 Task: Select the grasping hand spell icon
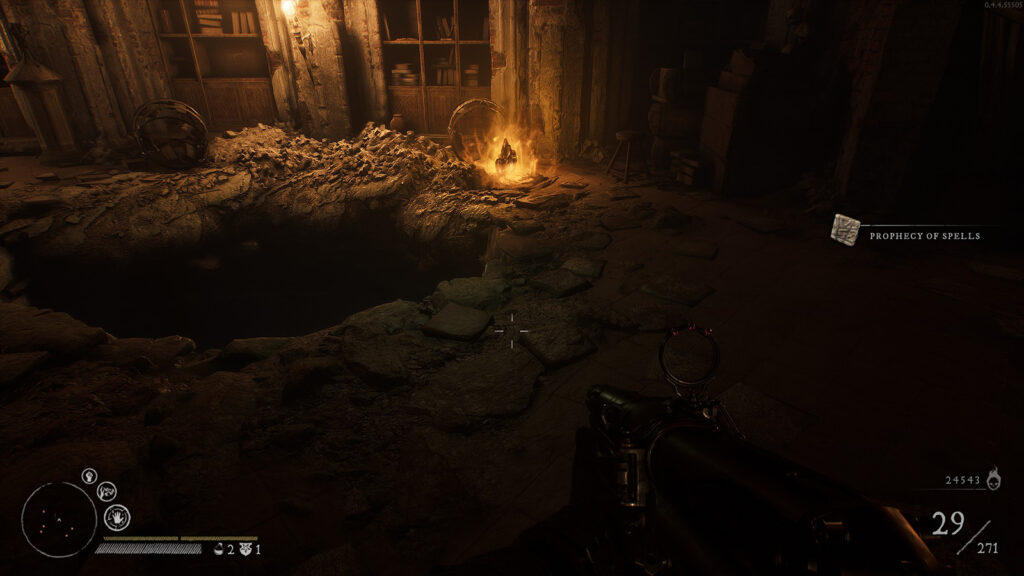(106, 491)
